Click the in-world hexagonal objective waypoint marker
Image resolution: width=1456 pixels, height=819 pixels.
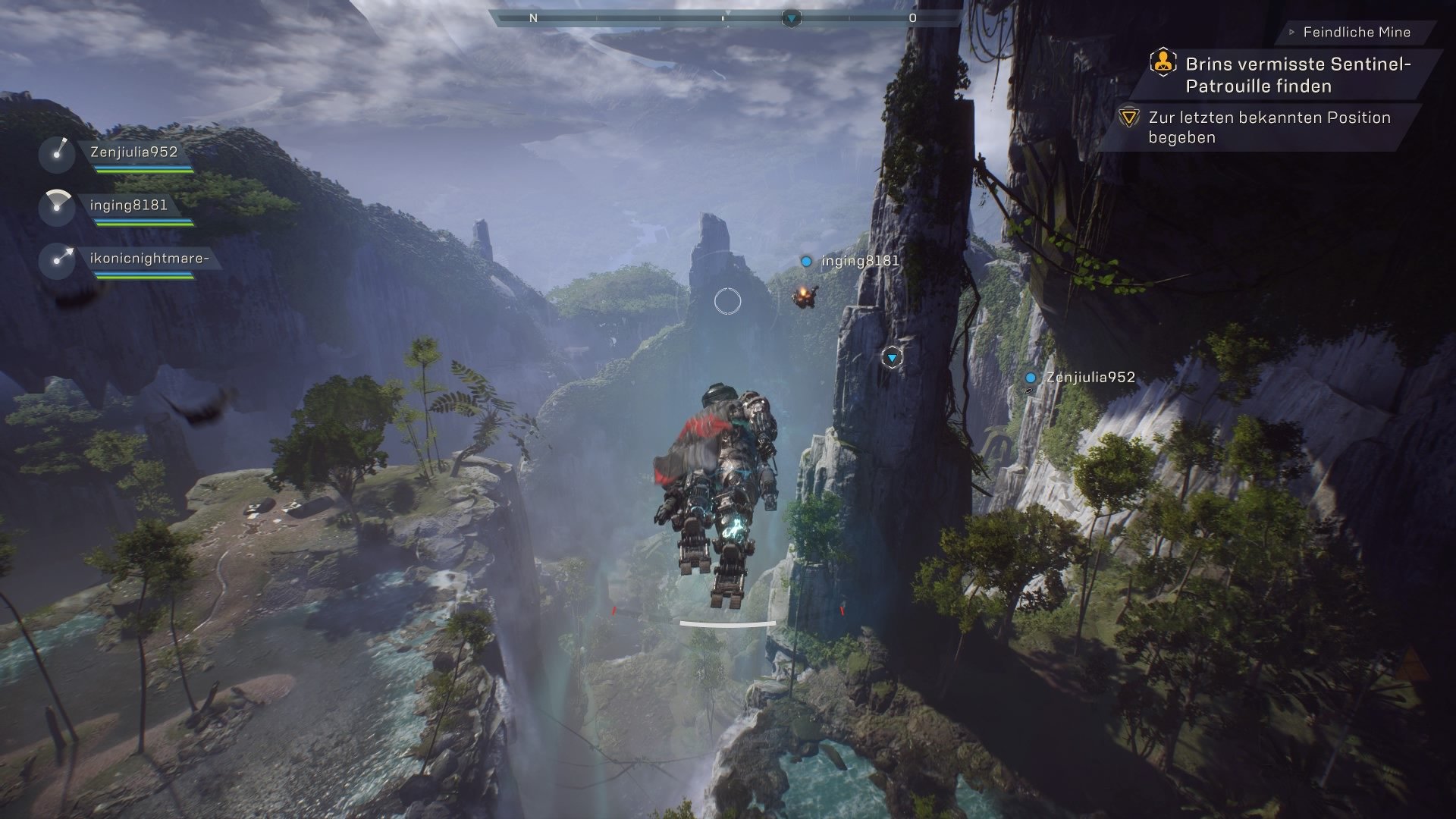(892, 357)
